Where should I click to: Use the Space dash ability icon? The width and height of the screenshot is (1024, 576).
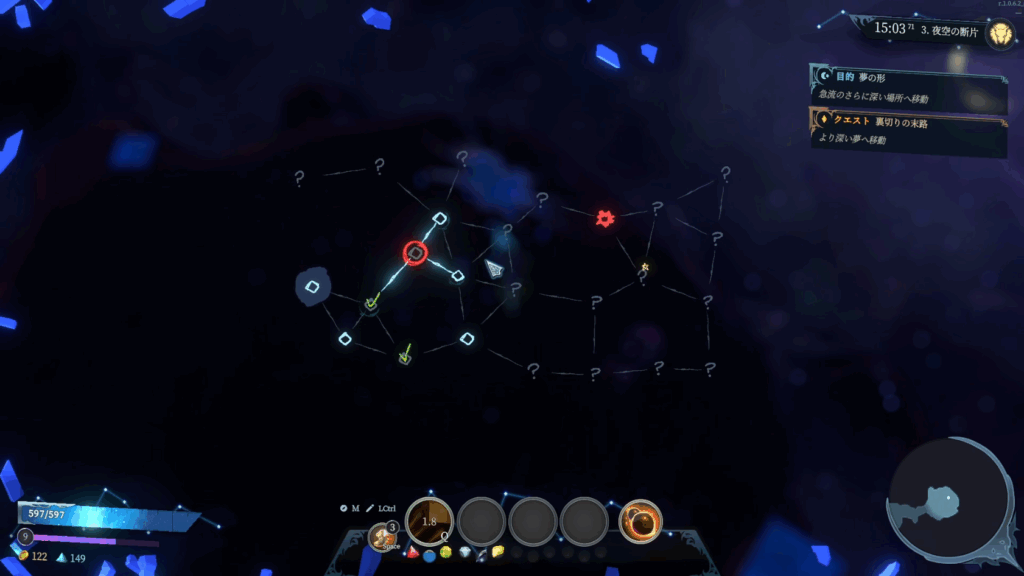(x=382, y=537)
